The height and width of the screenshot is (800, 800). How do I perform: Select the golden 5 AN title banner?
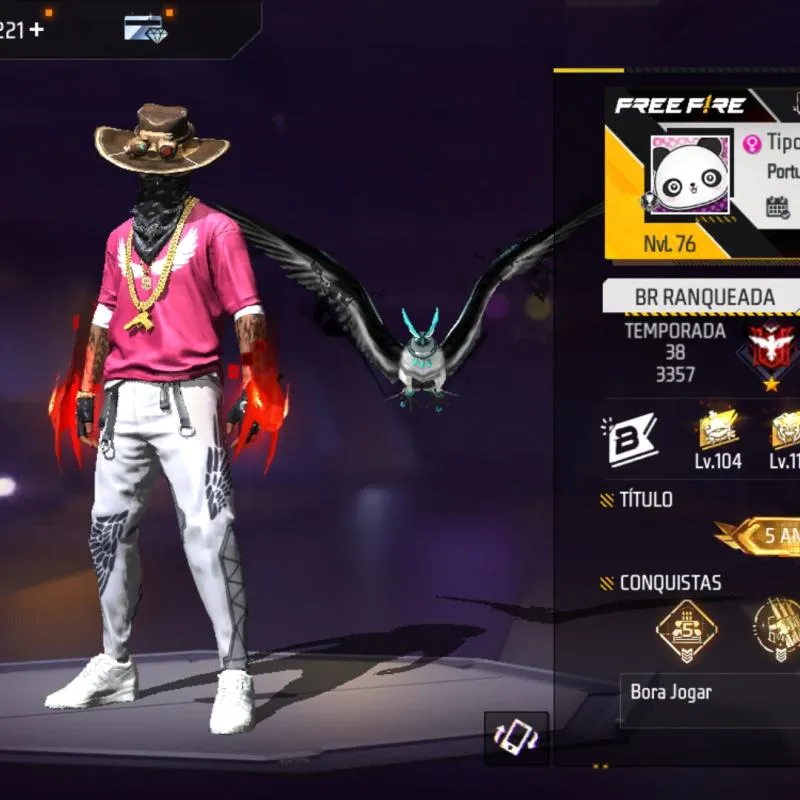tap(762, 537)
